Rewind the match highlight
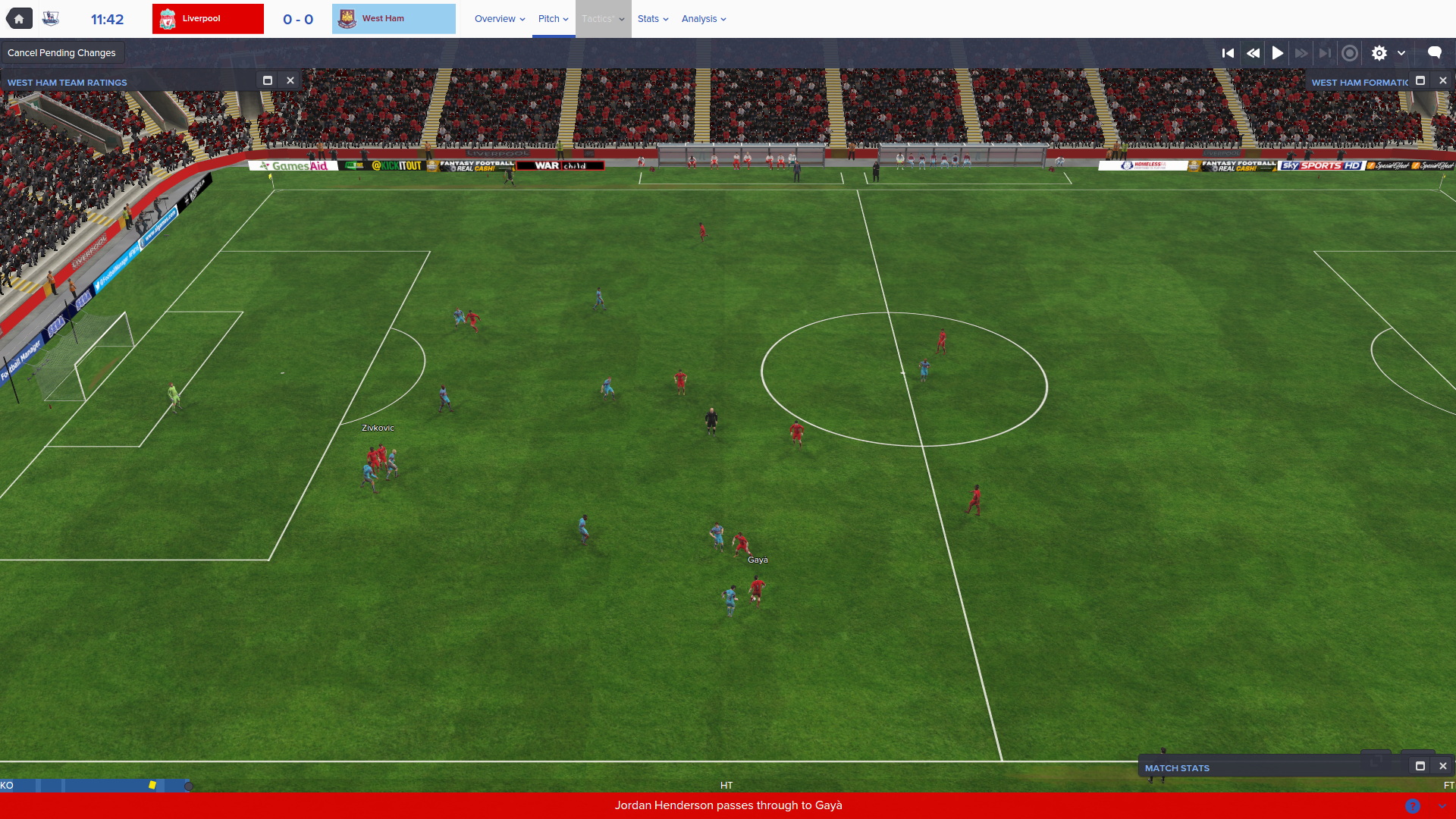This screenshot has width=1456, height=819. [x=1253, y=53]
